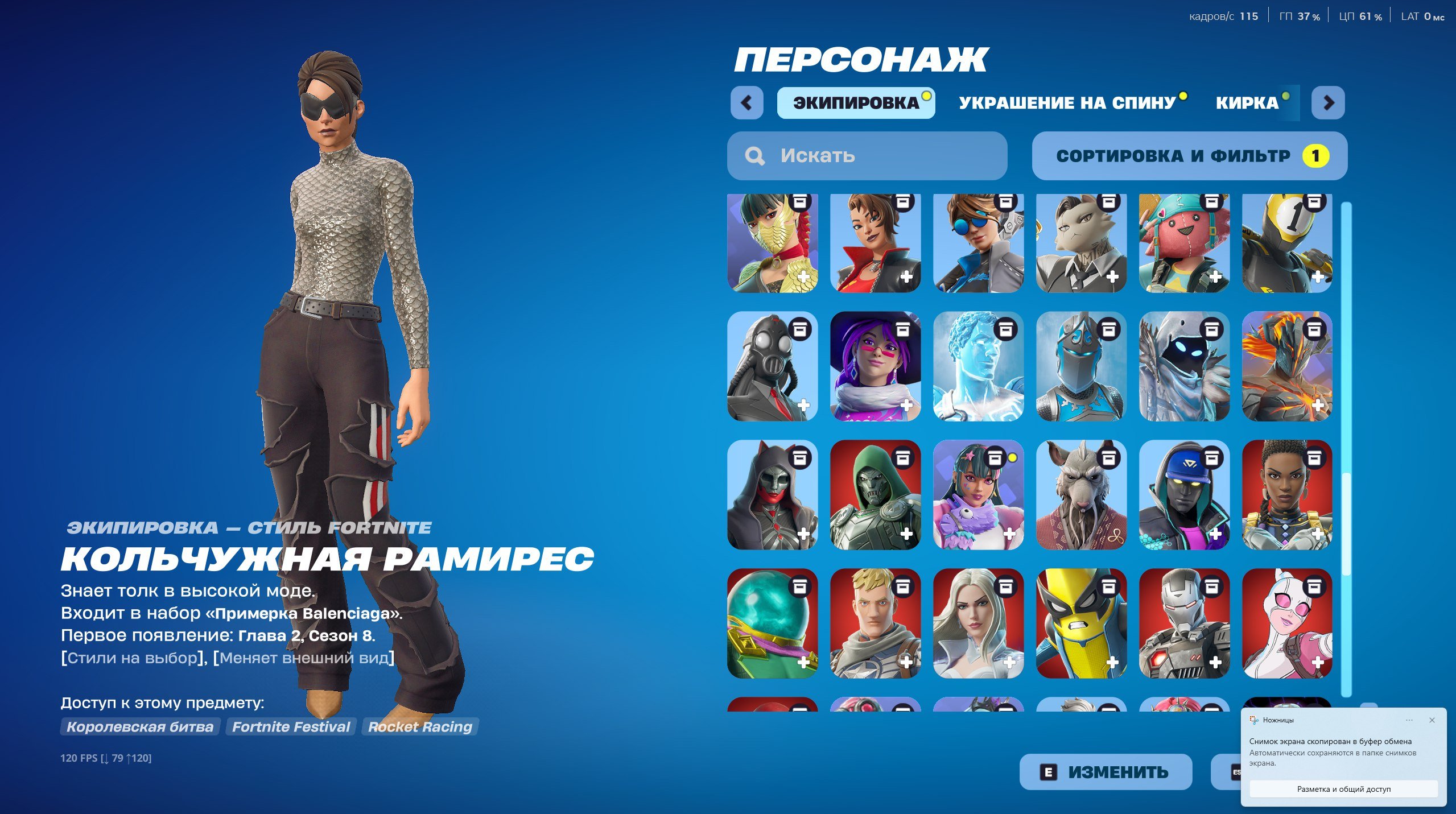Screen dimensions: 1456x814
Task: Click the search magnifier icon in Искать field
Action: [755, 155]
